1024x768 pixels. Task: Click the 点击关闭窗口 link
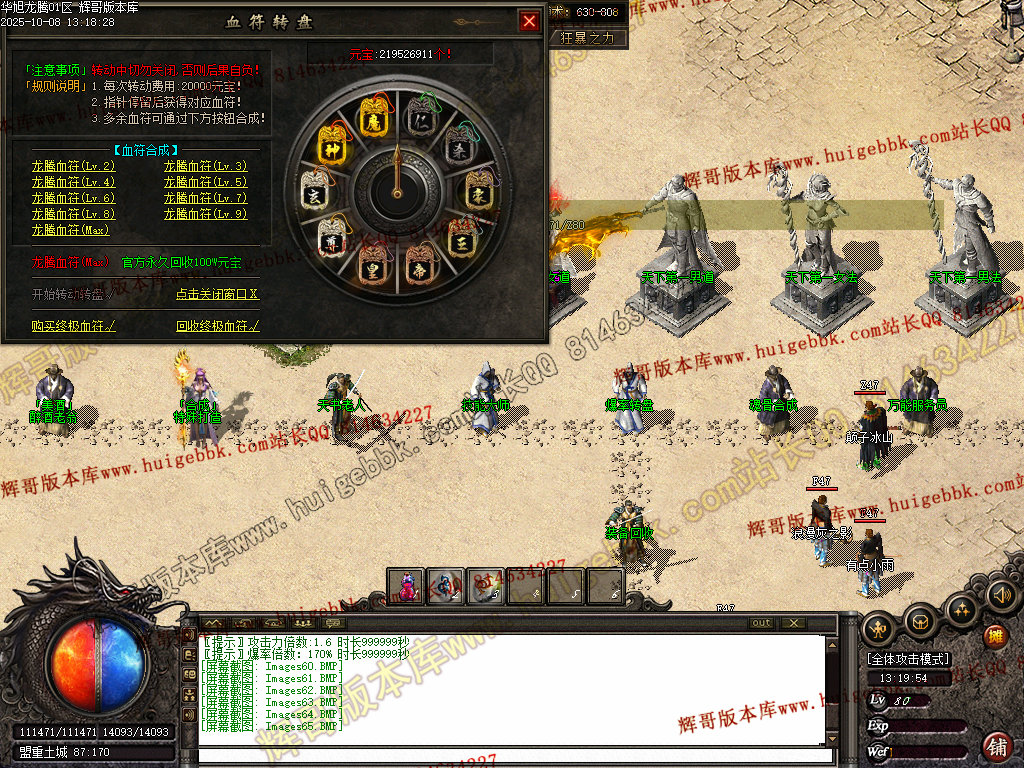[217, 295]
